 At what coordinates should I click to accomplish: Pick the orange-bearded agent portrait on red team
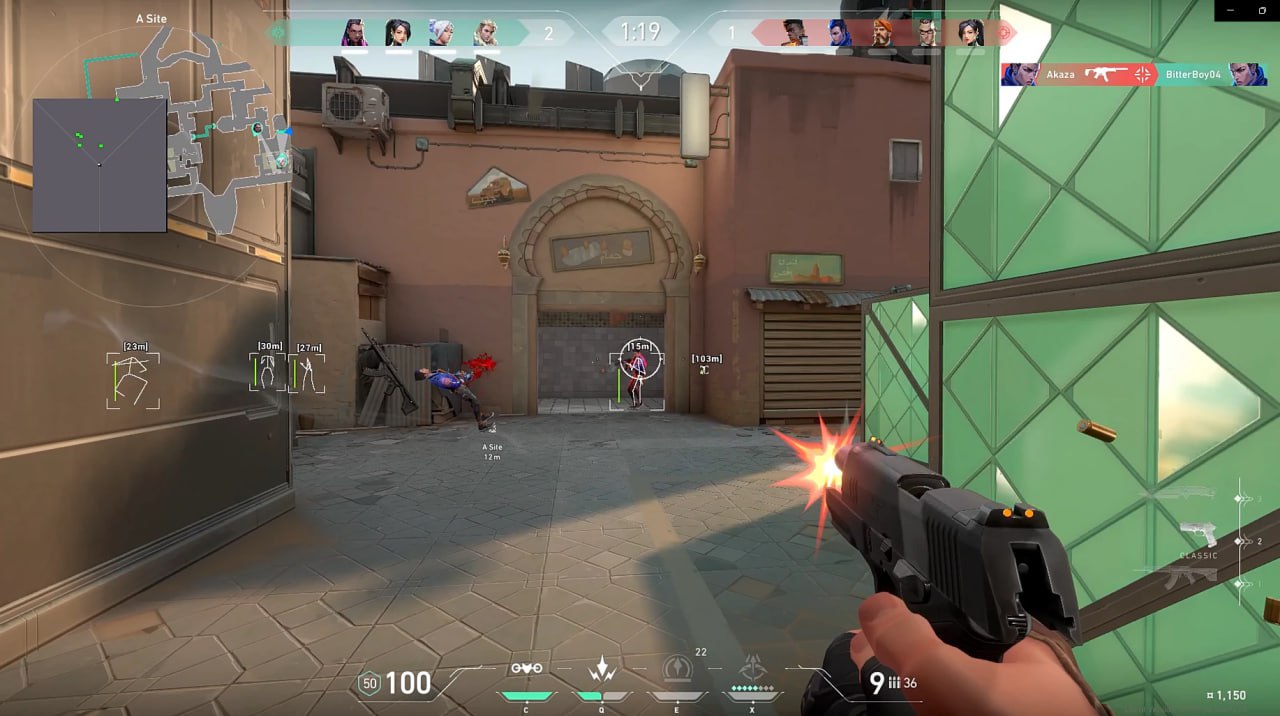pos(882,33)
